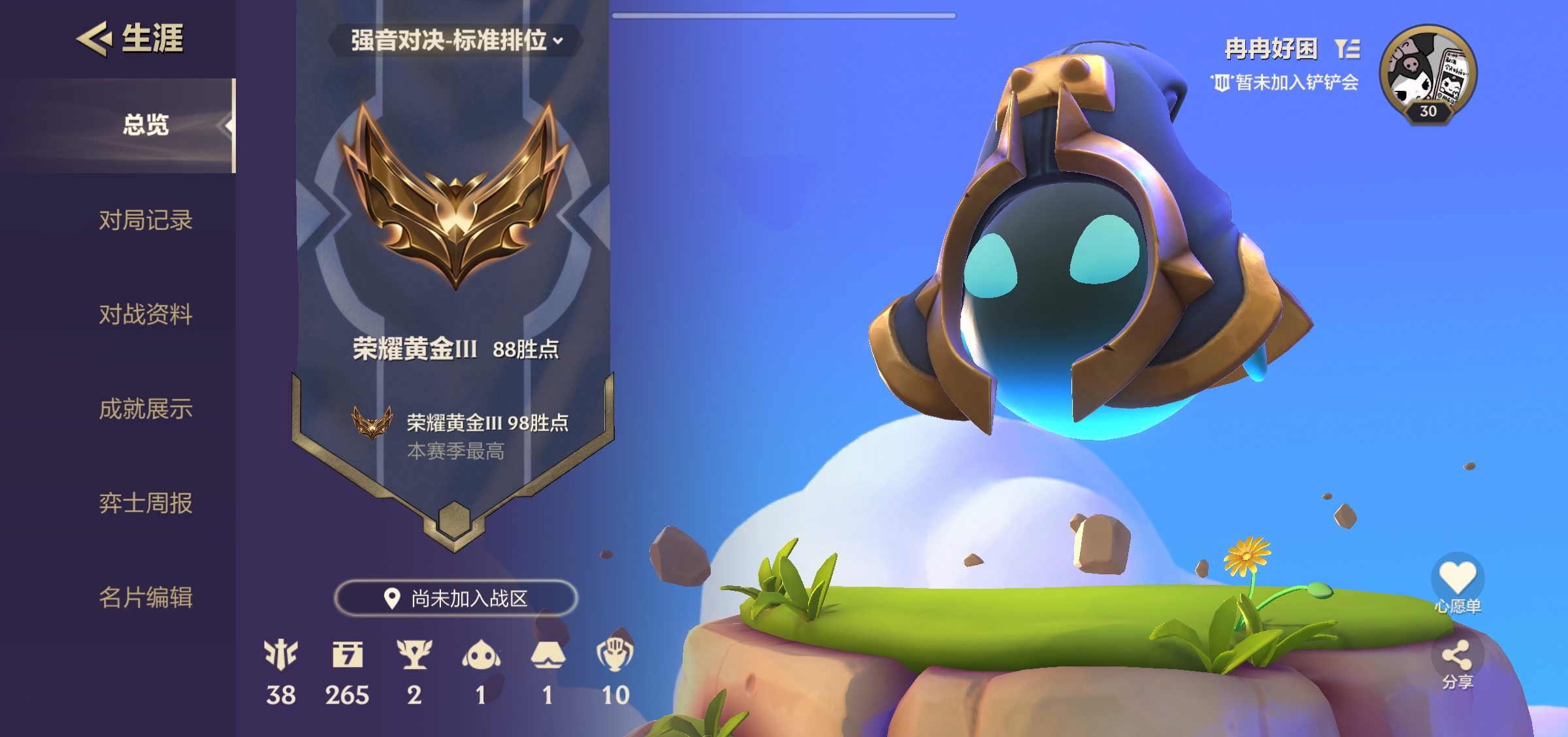Click the tier badge beside the player name
Viewport: 1568px width, 737px height.
pyautogui.click(x=1347, y=48)
